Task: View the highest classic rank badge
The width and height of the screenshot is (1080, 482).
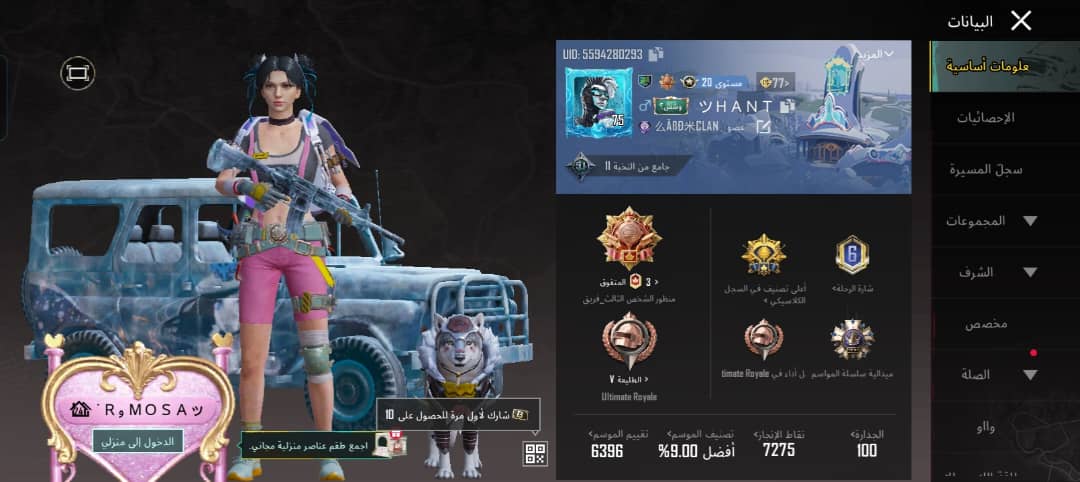Action: coord(764,256)
